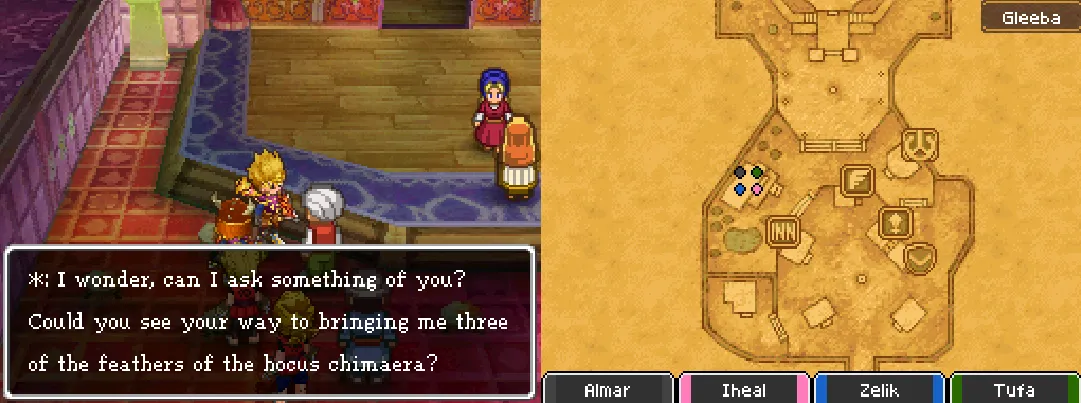Click the party position dots on the map

pyautogui.click(x=749, y=180)
